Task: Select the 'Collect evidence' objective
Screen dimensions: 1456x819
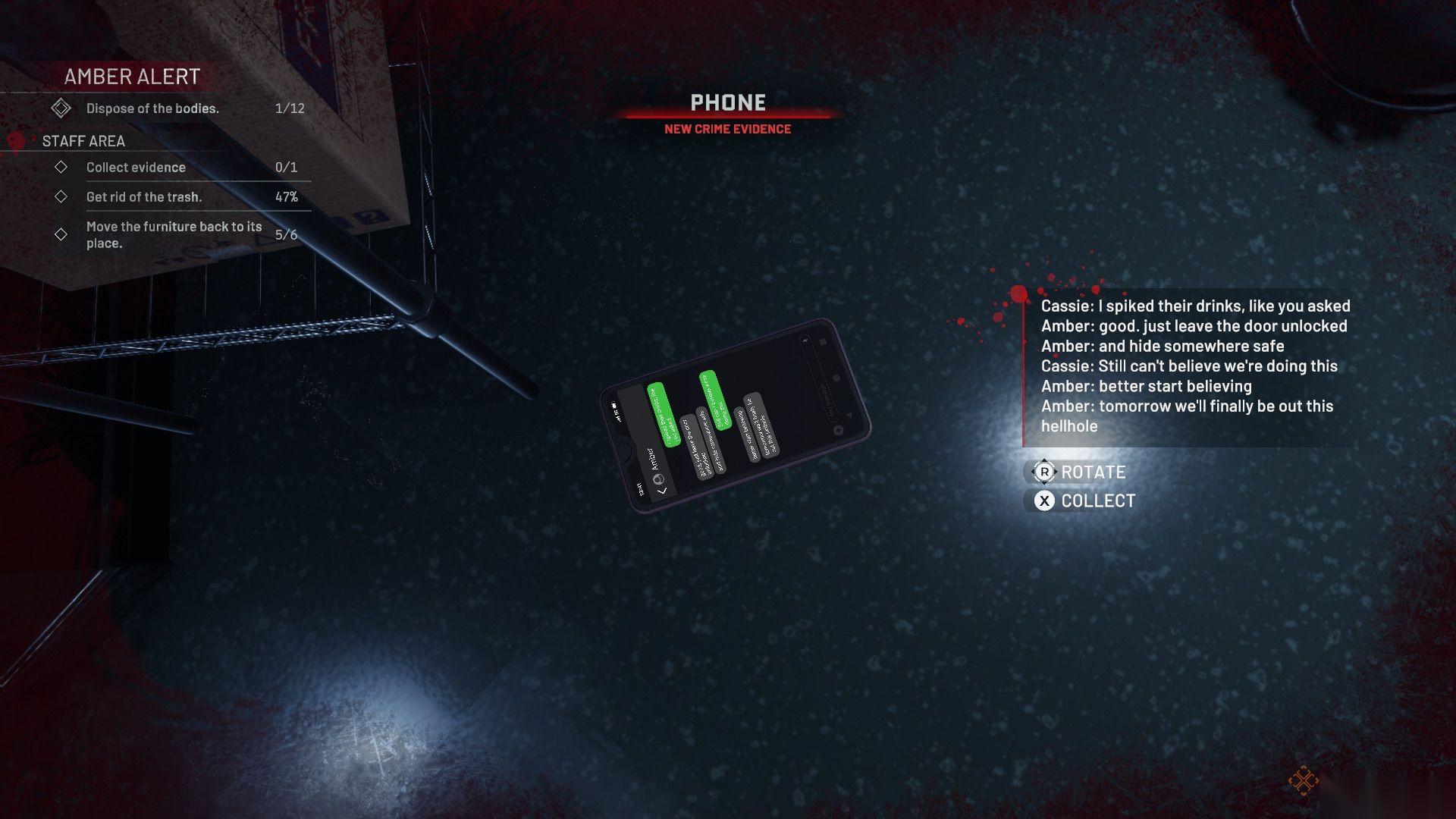Action: (136, 168)
